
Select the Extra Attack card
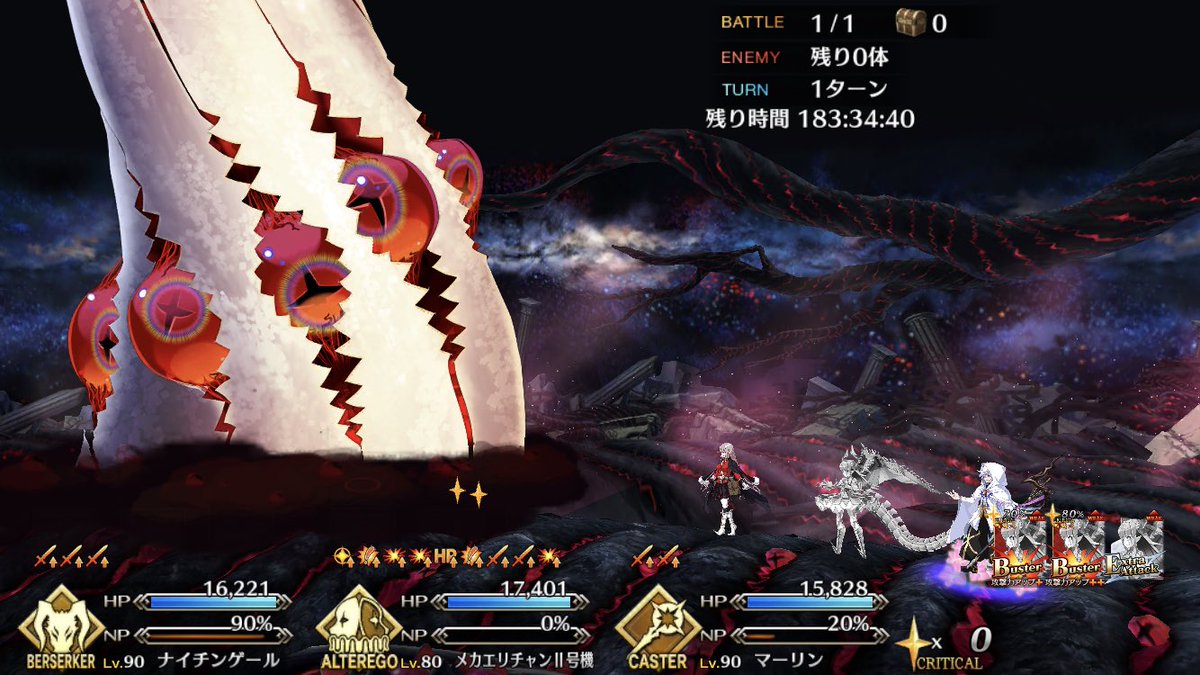coord(1135,550)
